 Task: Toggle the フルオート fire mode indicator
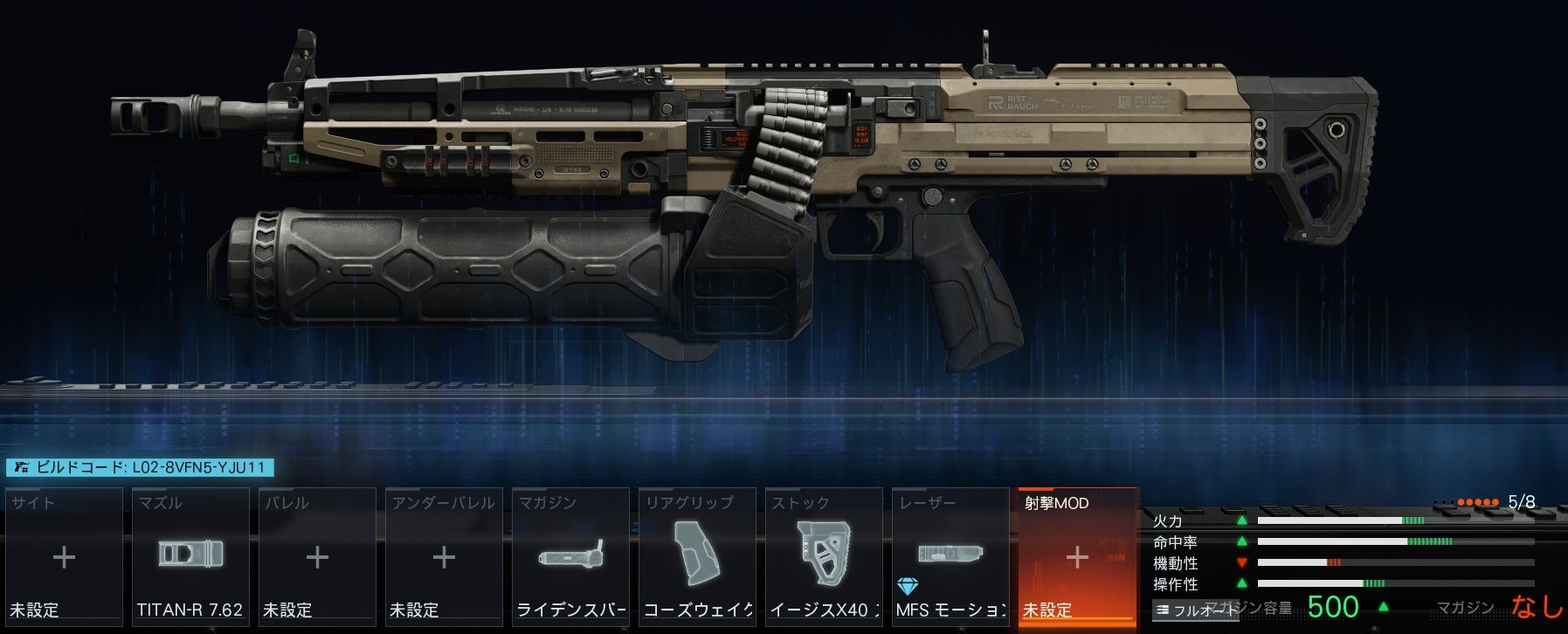click(1195, 610)
